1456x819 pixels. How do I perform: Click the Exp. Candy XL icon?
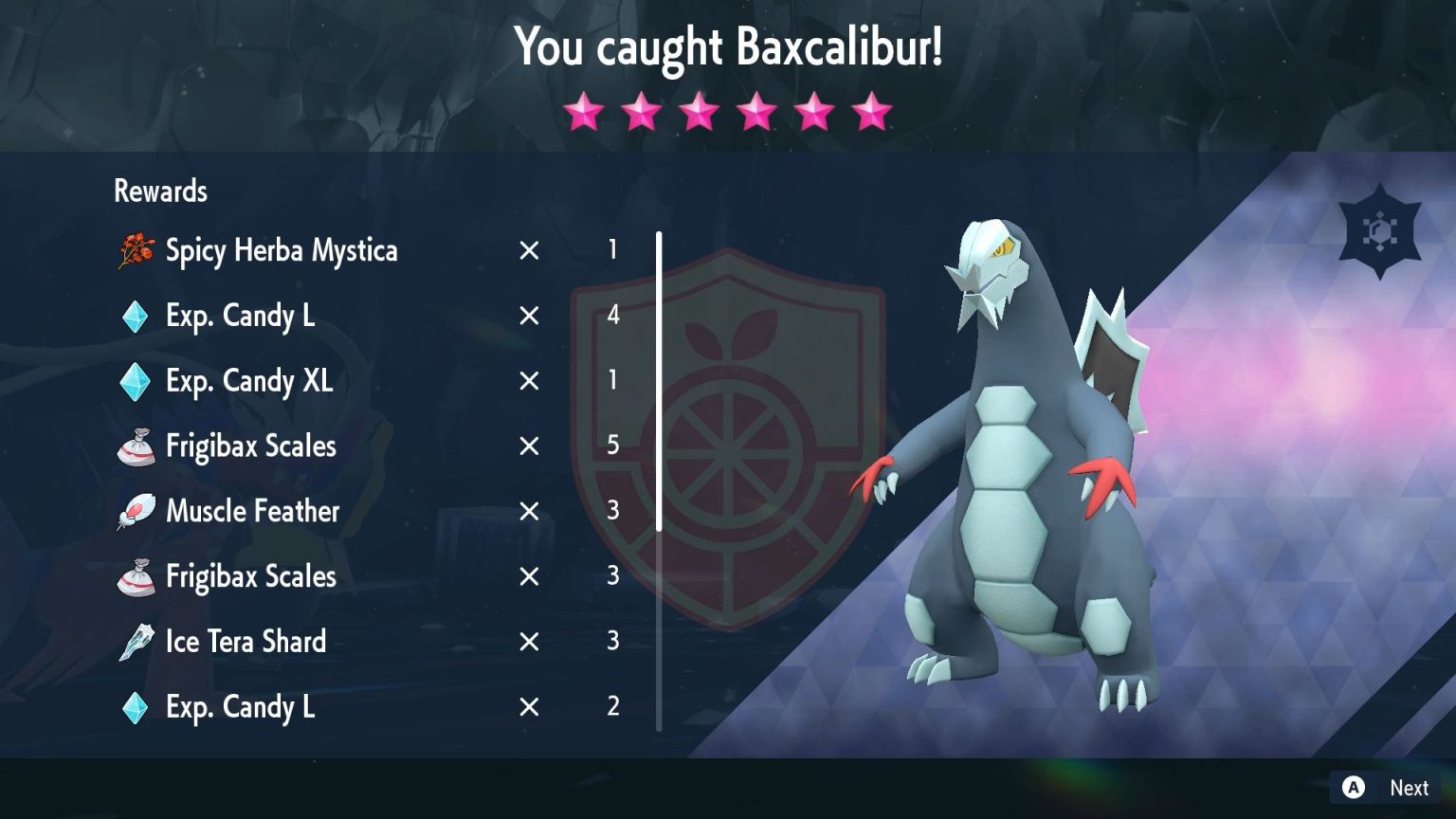[134, 381]
